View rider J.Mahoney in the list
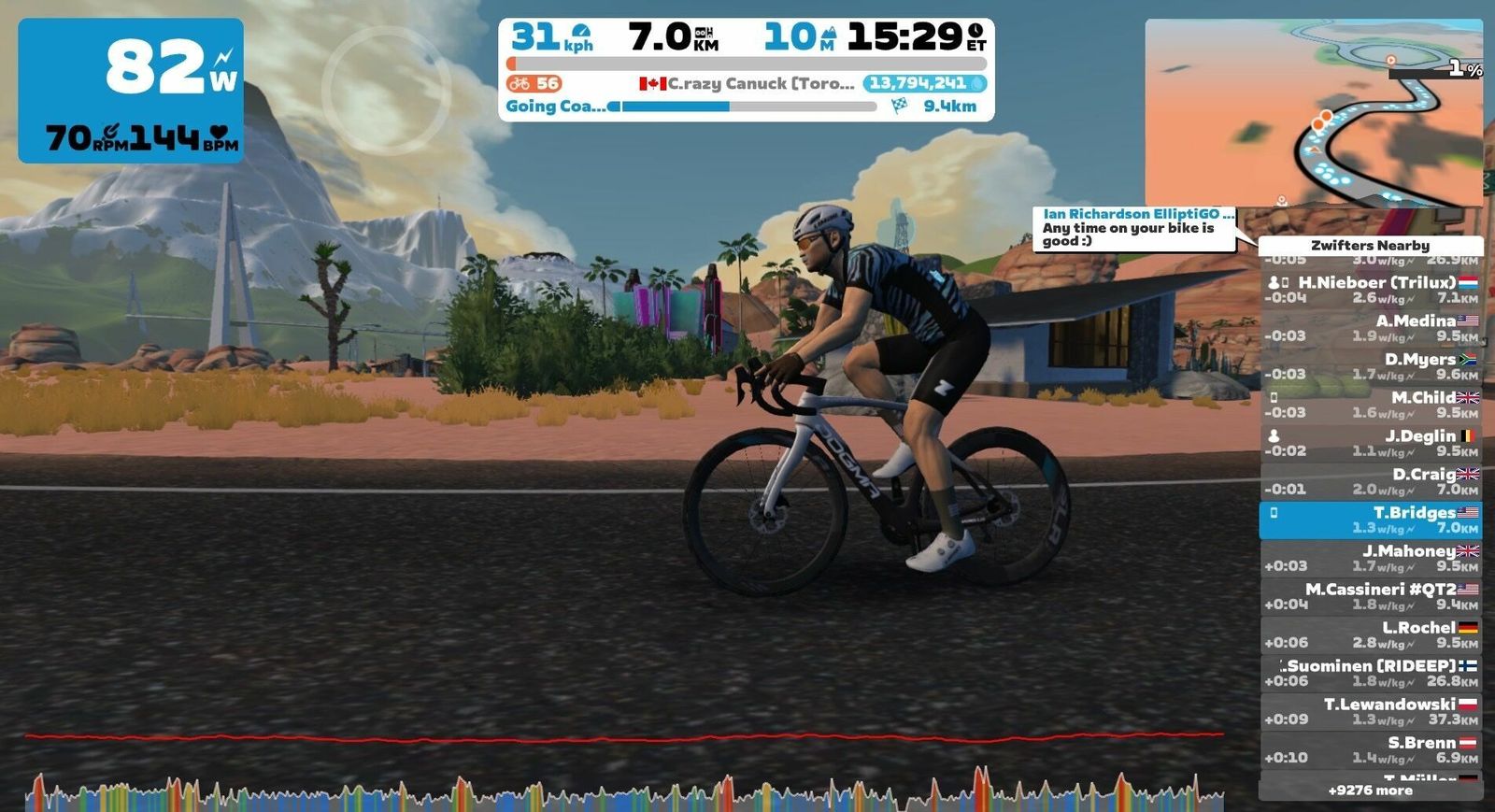1495x812 pixels. click(1370, 558)
